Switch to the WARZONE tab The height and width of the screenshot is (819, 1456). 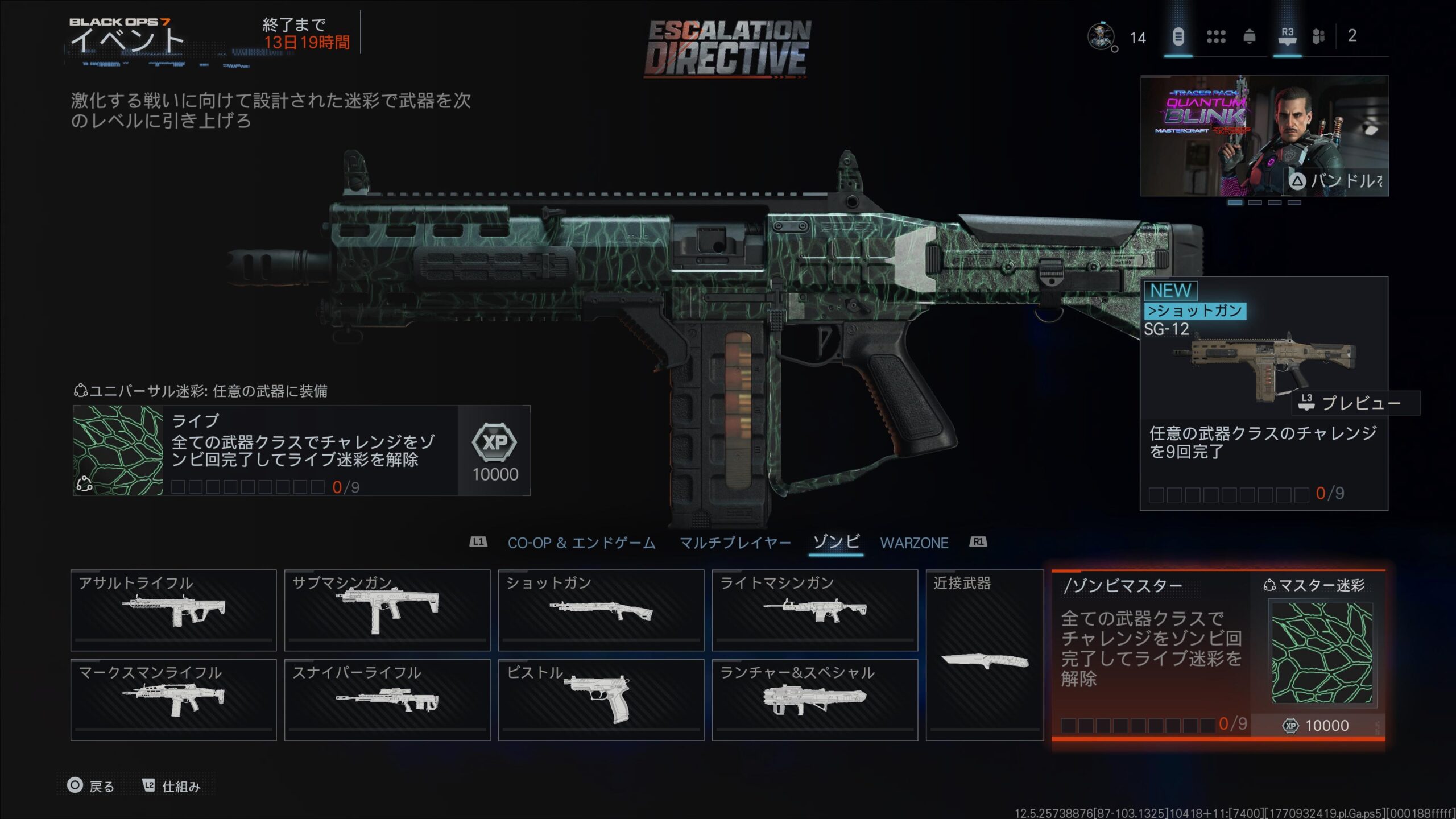914,543
